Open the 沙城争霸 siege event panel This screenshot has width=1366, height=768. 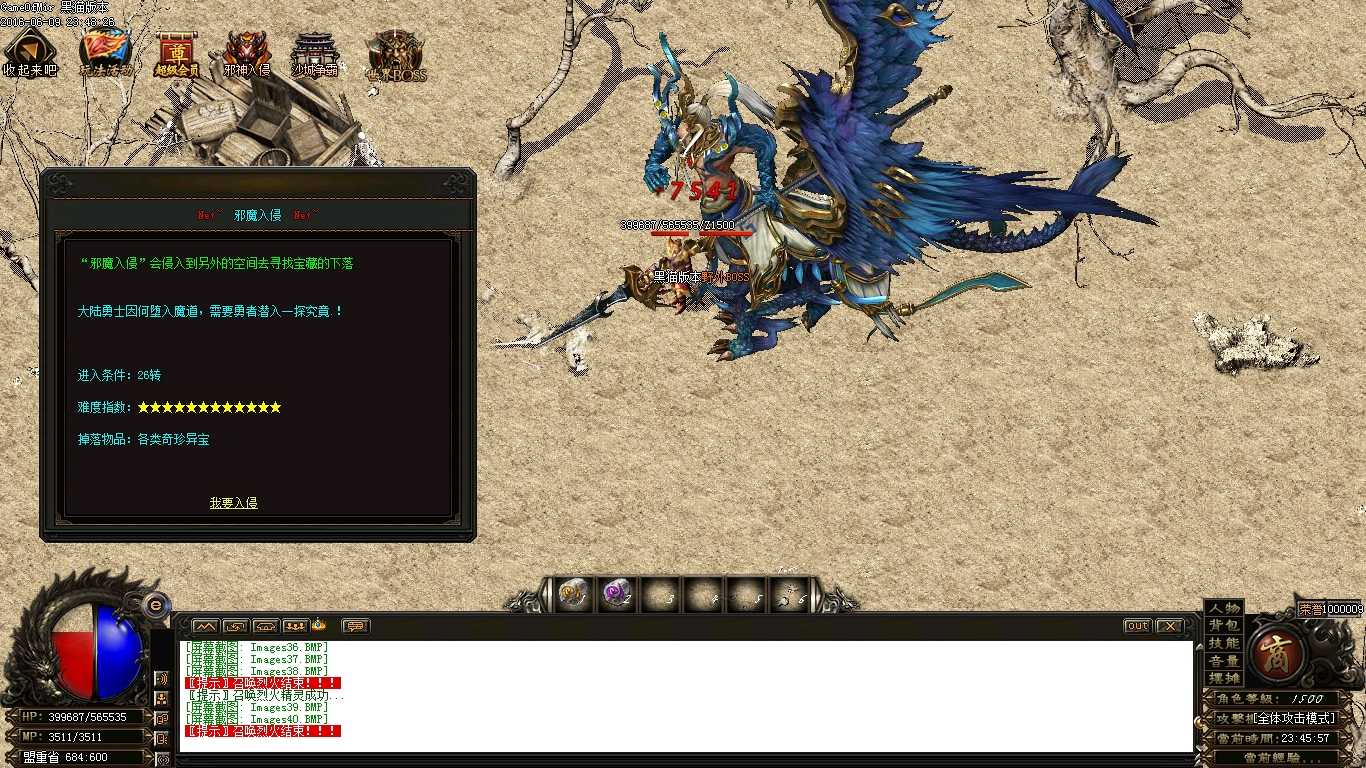click(x=313, y=50)
